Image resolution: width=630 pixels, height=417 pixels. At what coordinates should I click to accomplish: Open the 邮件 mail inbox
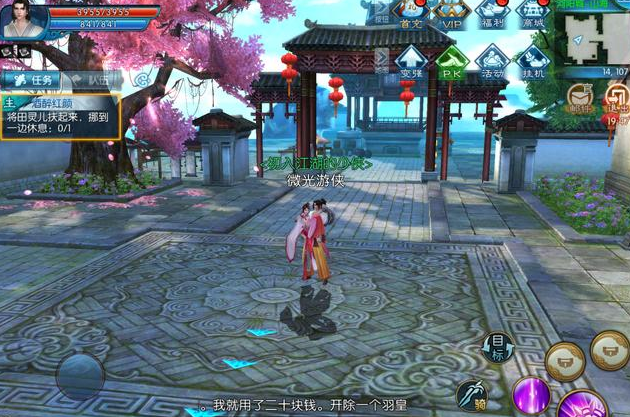point(580,97)
